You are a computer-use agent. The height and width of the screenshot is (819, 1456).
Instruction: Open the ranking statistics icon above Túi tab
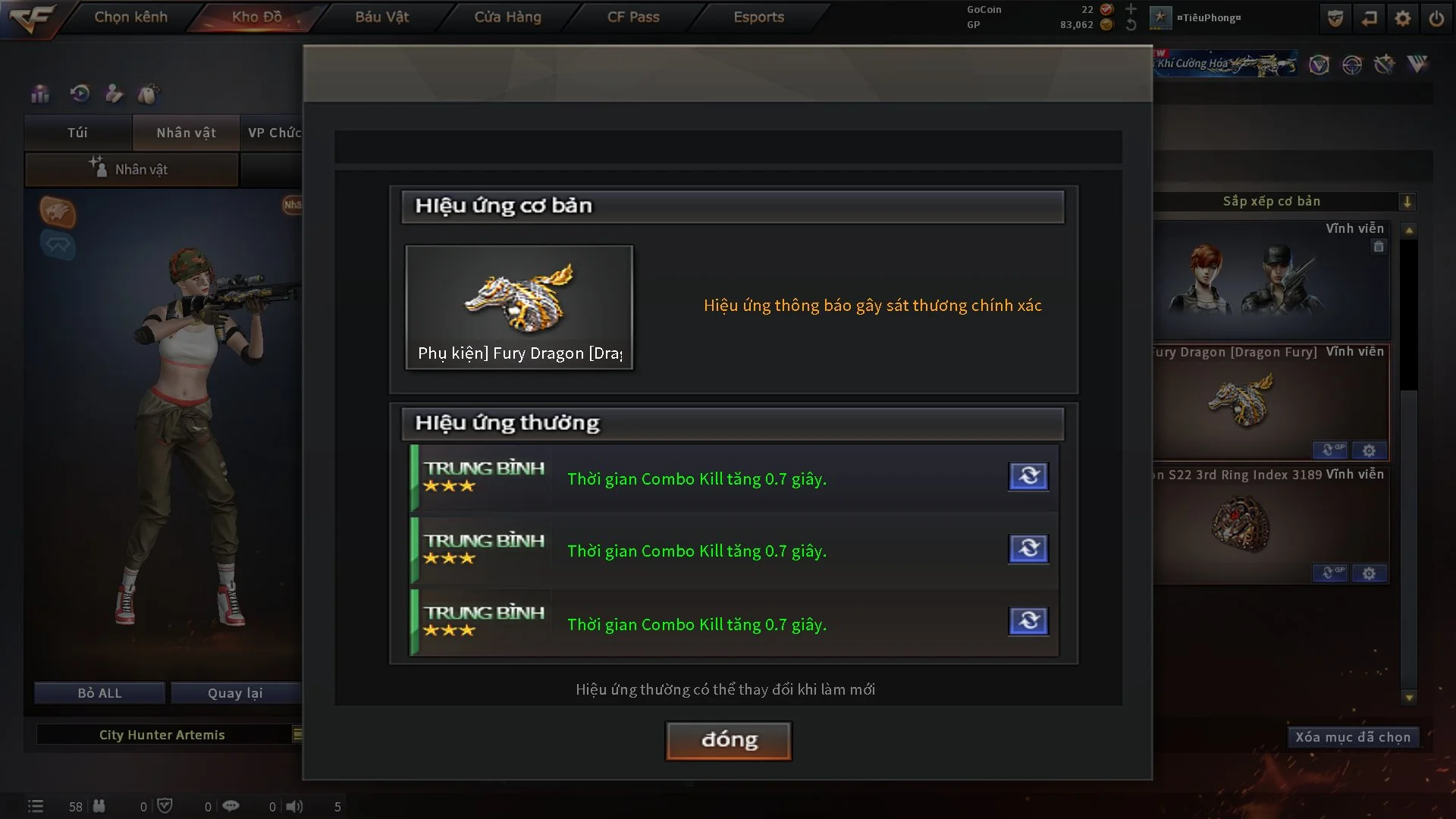point(39,94)
